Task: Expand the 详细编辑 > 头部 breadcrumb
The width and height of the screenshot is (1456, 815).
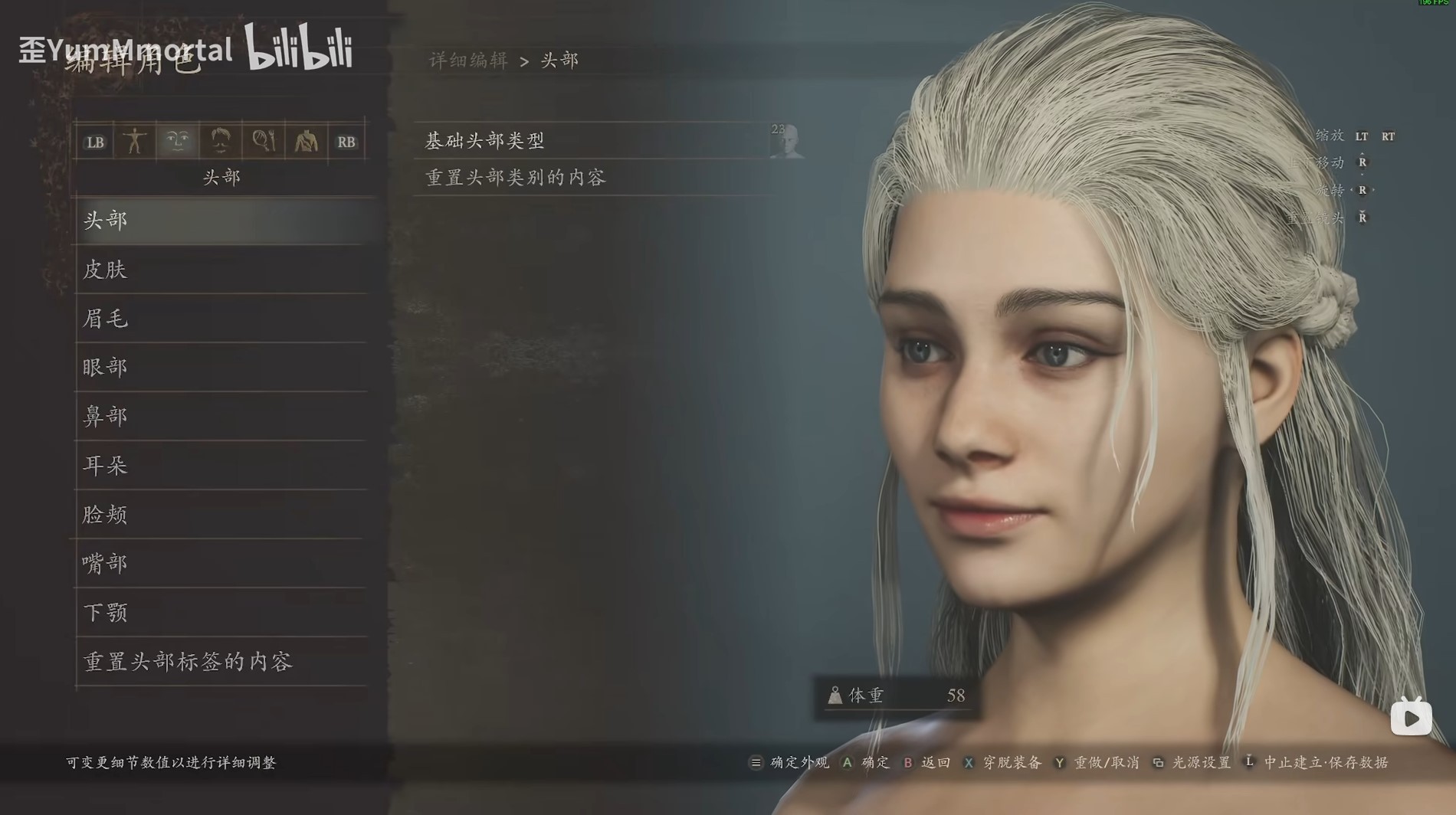Action: [504, 60]
